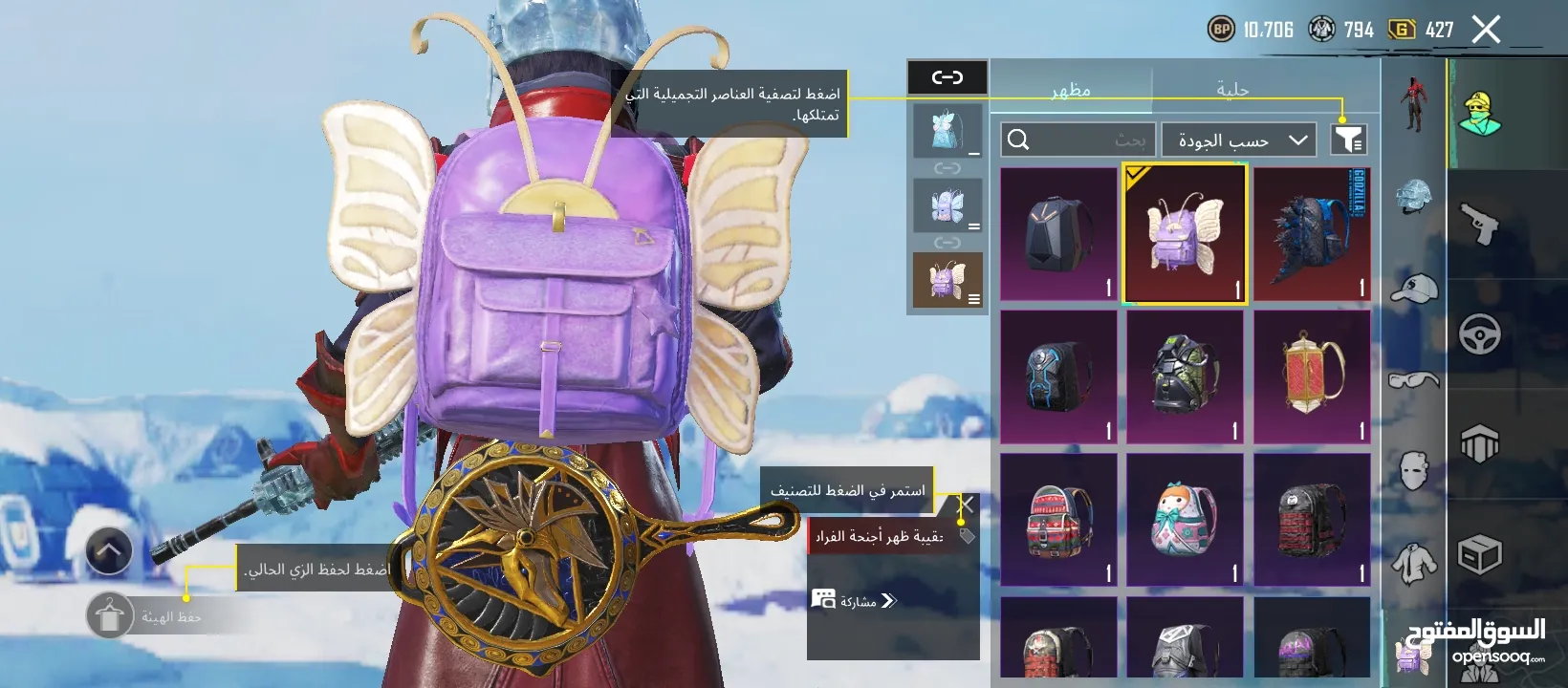Image resolution: width=1568 pixels, height=688 pixels.
Task: Choose the kimono doll backpack
Action: tap(1185, 520)
